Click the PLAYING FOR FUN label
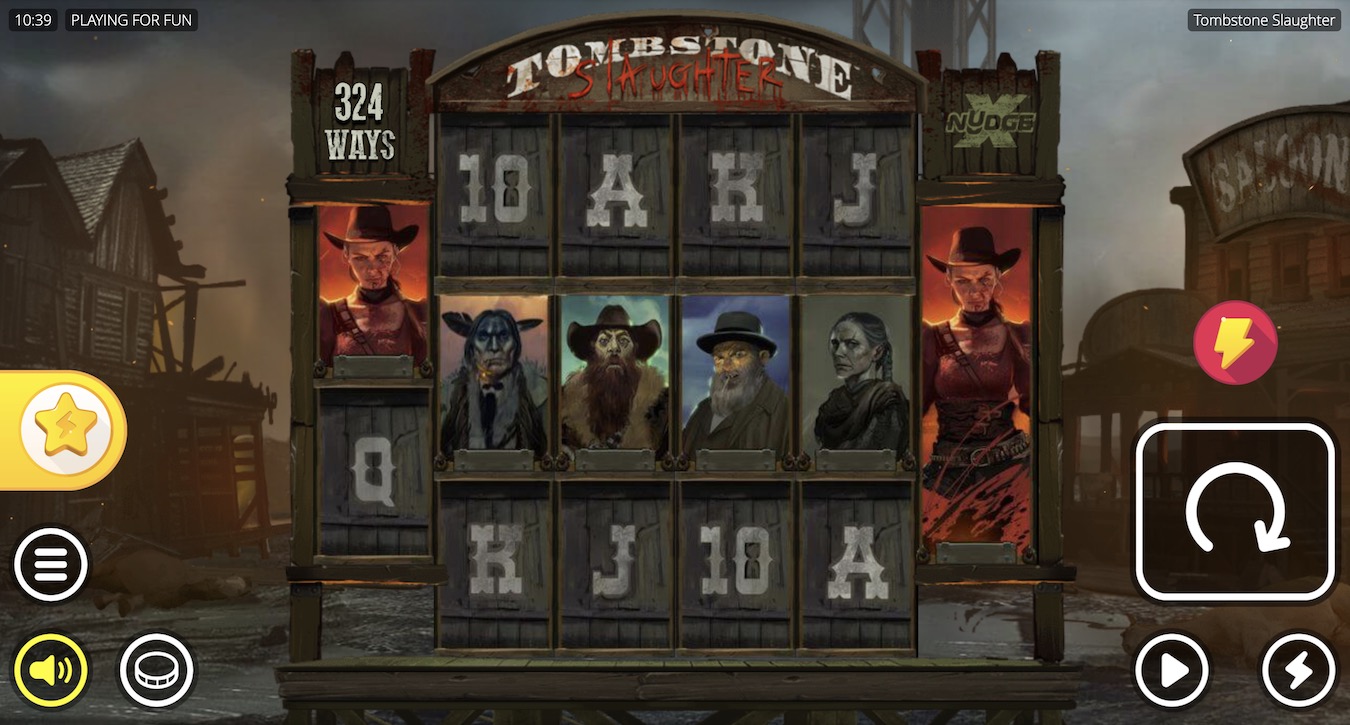The width and height of the screenshot is (1350, 725). [131, 19]
